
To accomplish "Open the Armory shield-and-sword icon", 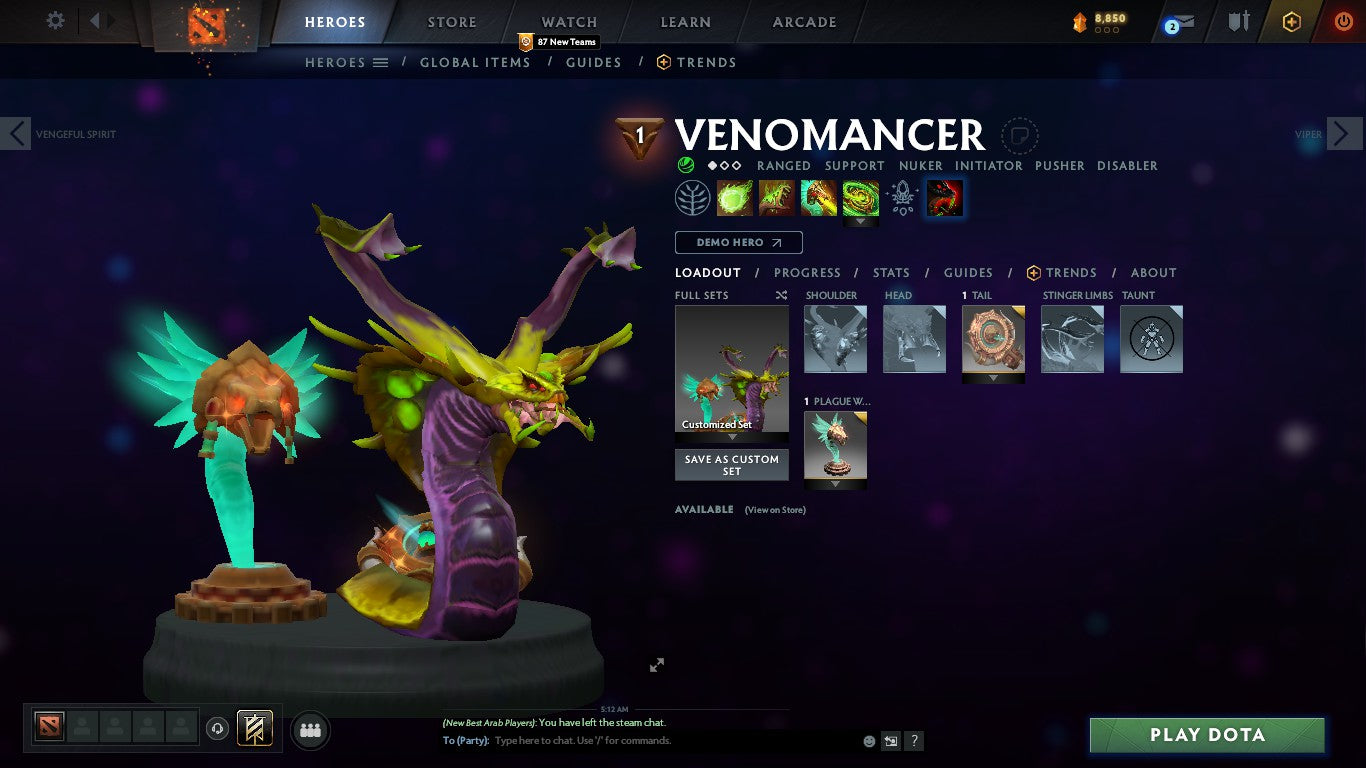I will tap(1237, 22).
